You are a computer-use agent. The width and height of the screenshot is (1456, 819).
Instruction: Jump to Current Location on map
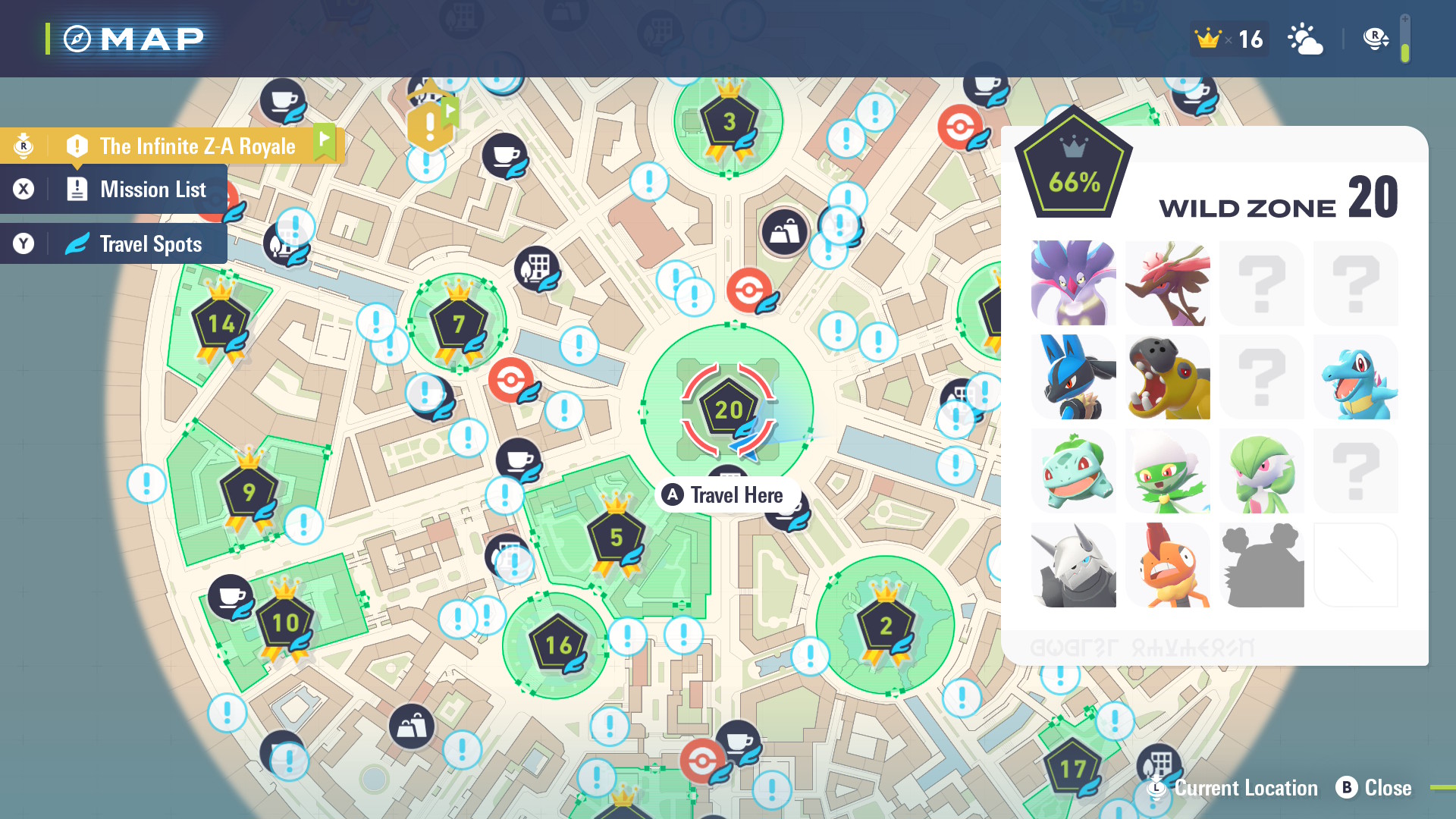1235,788
